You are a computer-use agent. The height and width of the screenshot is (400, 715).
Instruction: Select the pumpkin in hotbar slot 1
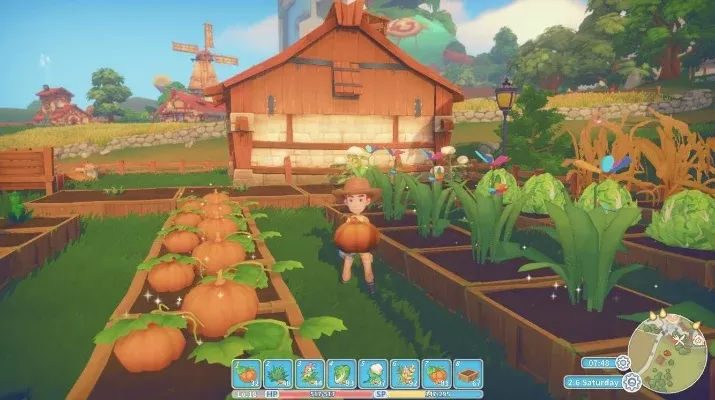click(x=248, y=374)
